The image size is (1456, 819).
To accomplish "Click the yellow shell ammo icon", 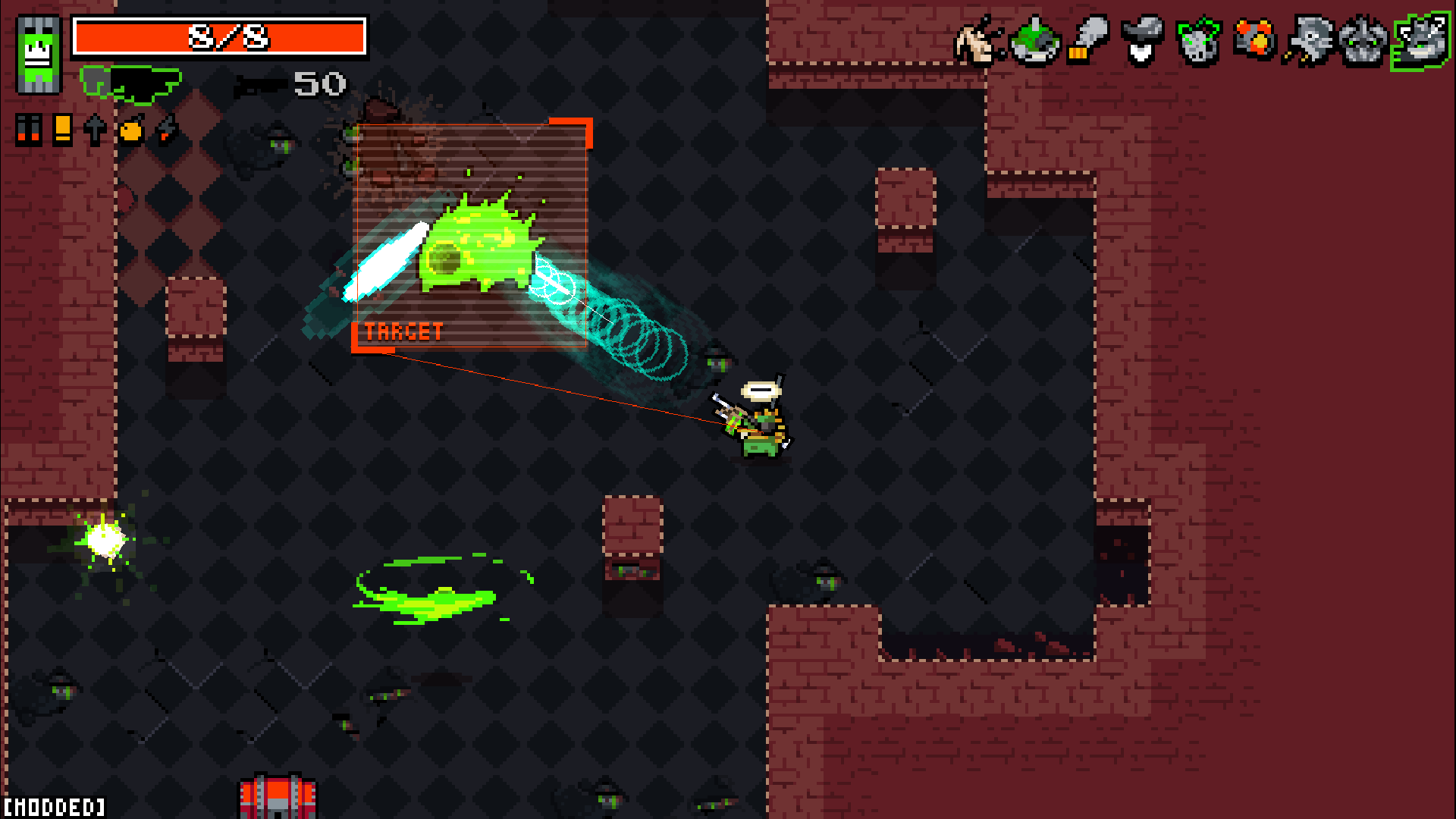I will pyautogui.click(x=62, y=130).
